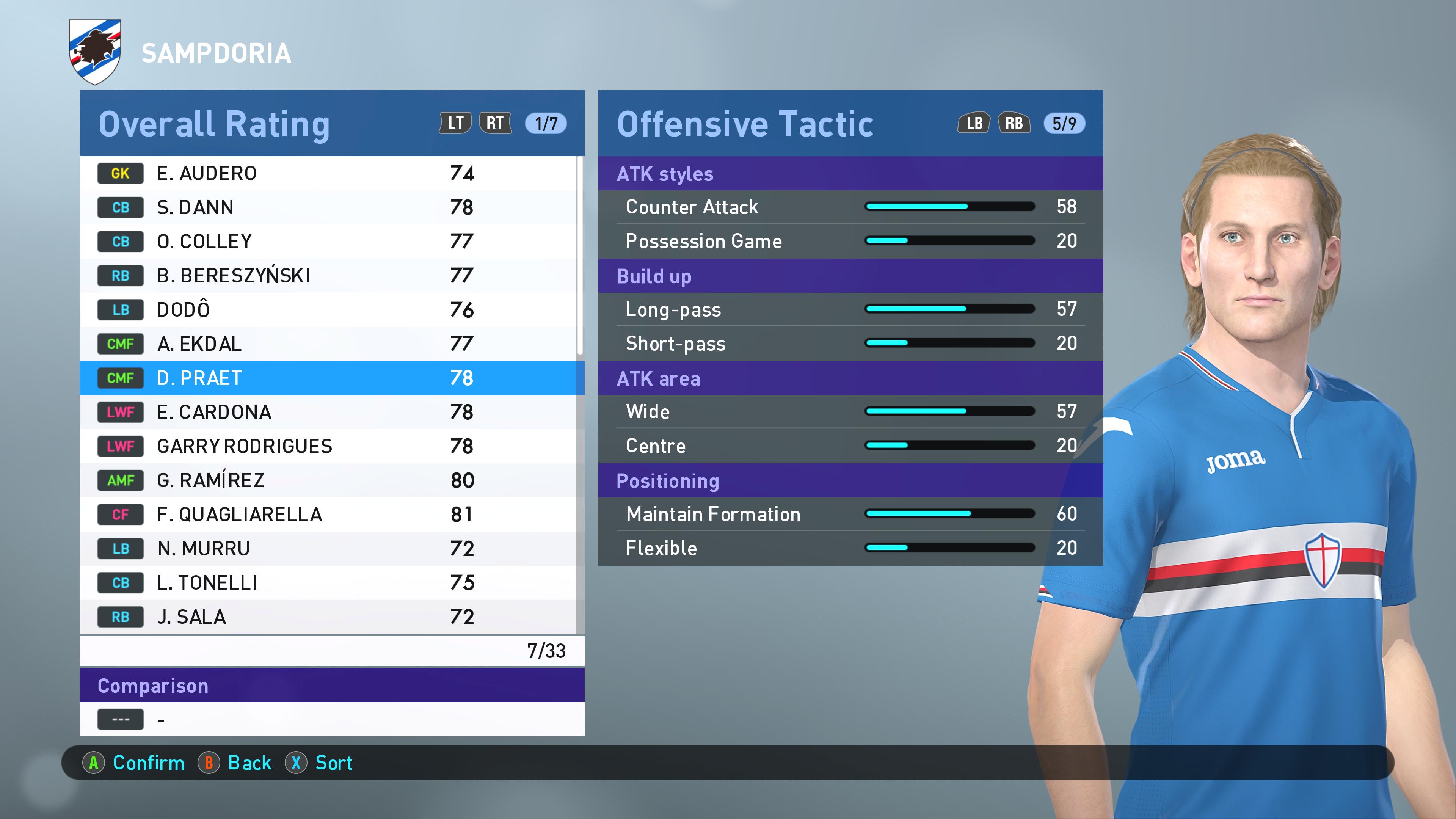Select right back B. Bereszyński

pos(328,275)
